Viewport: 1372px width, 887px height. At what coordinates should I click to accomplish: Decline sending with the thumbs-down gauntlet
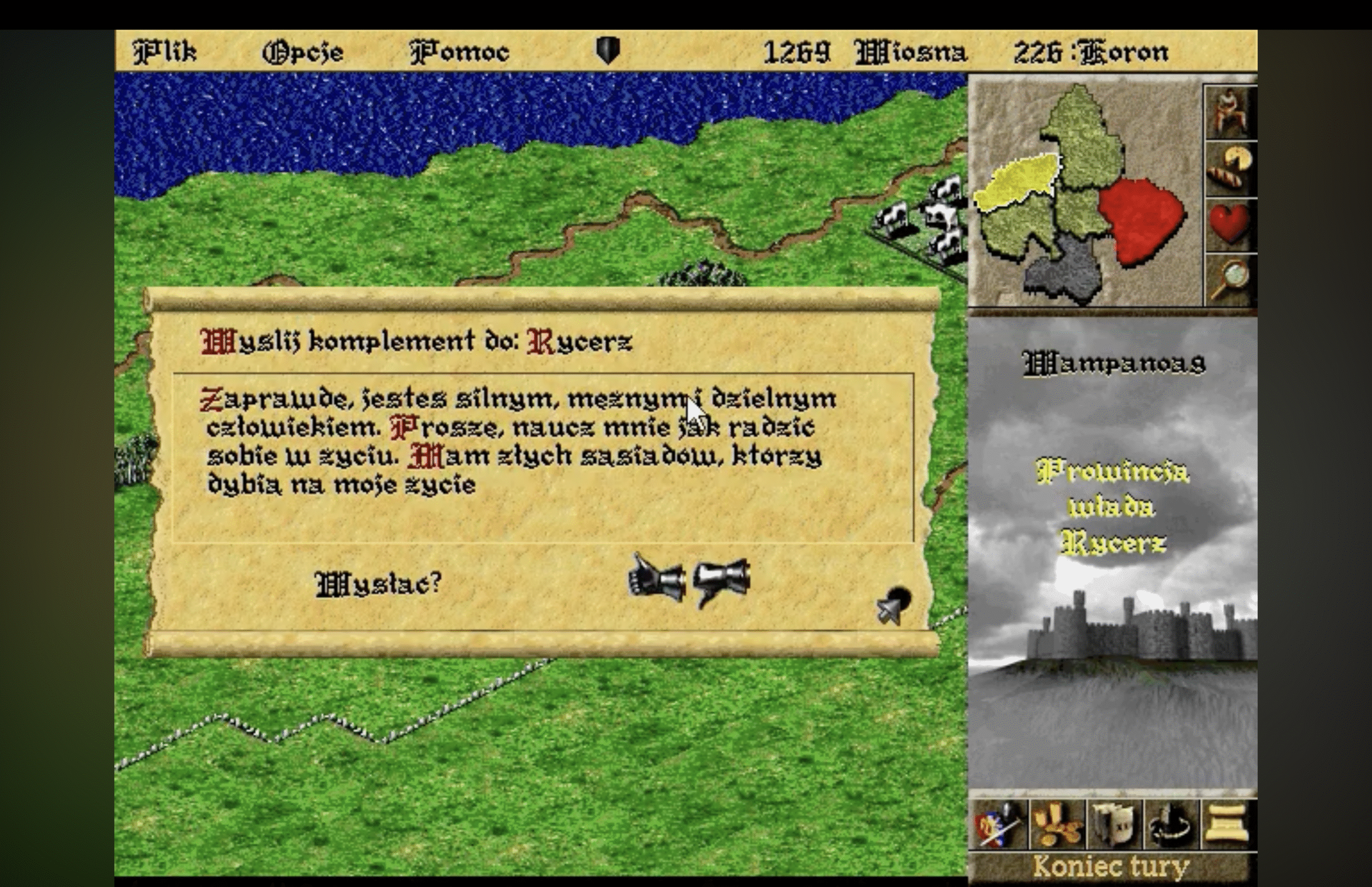coord(722,580)
